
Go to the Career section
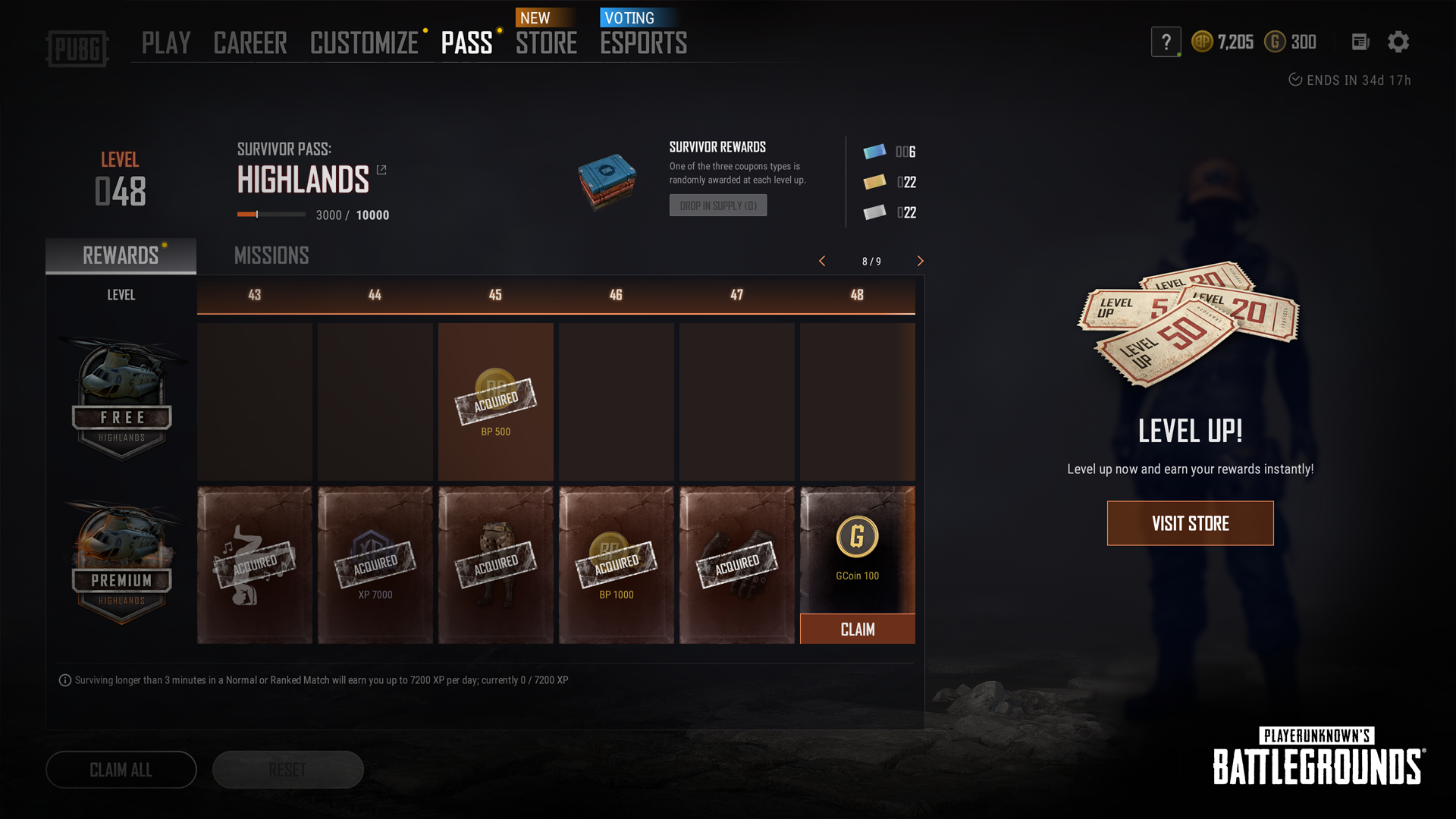pyautogui.click(x=250, y=43)
